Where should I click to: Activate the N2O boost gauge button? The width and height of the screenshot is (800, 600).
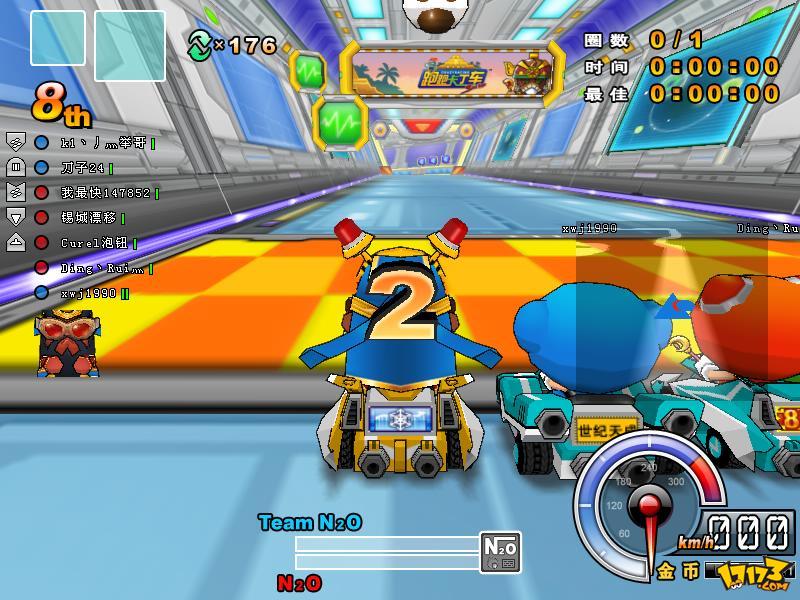(500, 550)
